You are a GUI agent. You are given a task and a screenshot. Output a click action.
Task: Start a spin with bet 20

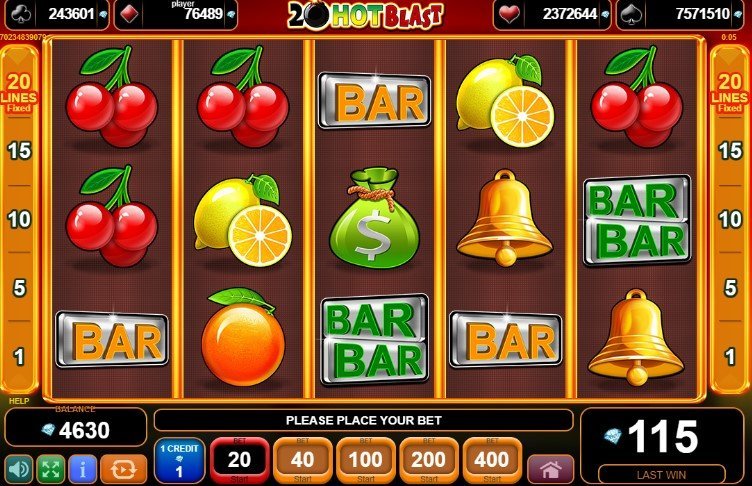click(x=239, y=460)
